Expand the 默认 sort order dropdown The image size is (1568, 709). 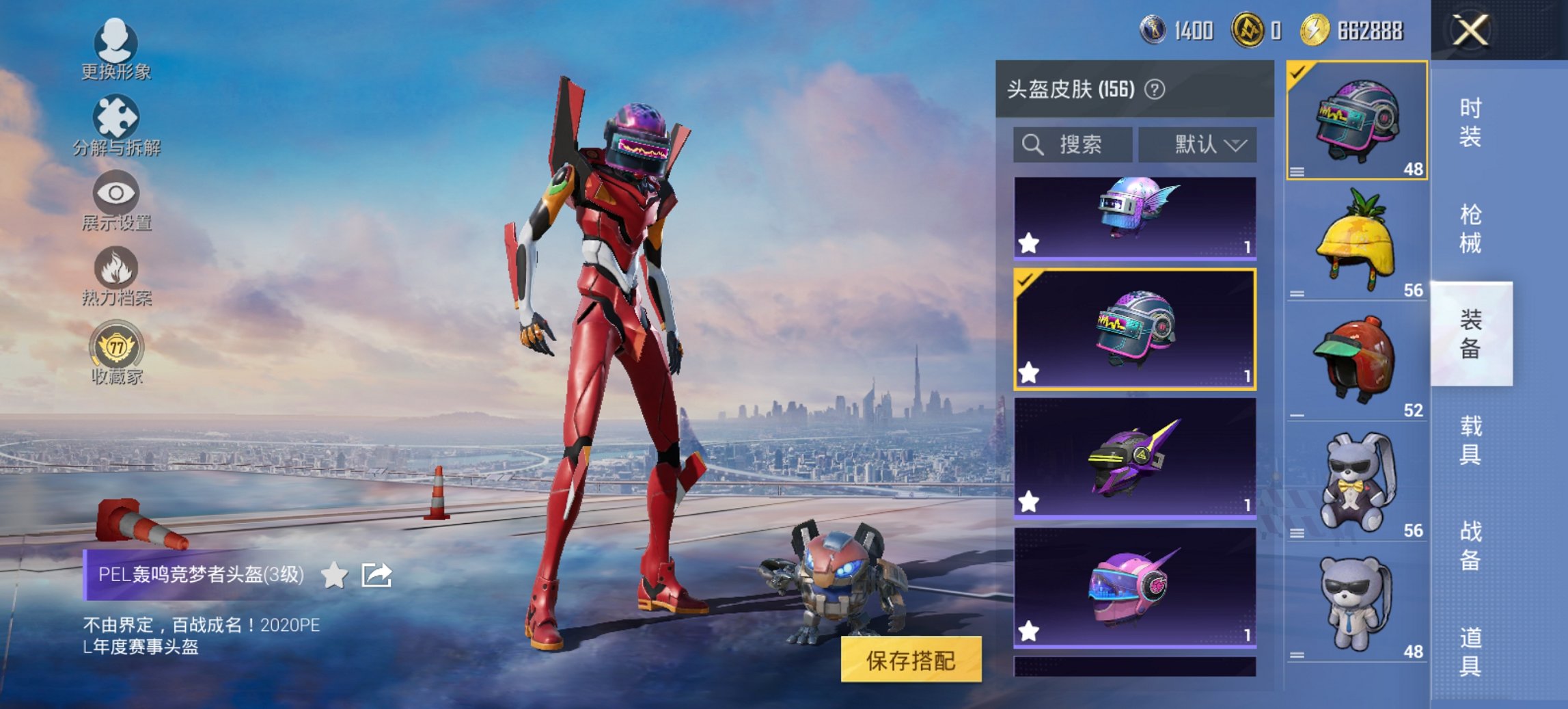pyautogui.click(x=1197, y=145)
